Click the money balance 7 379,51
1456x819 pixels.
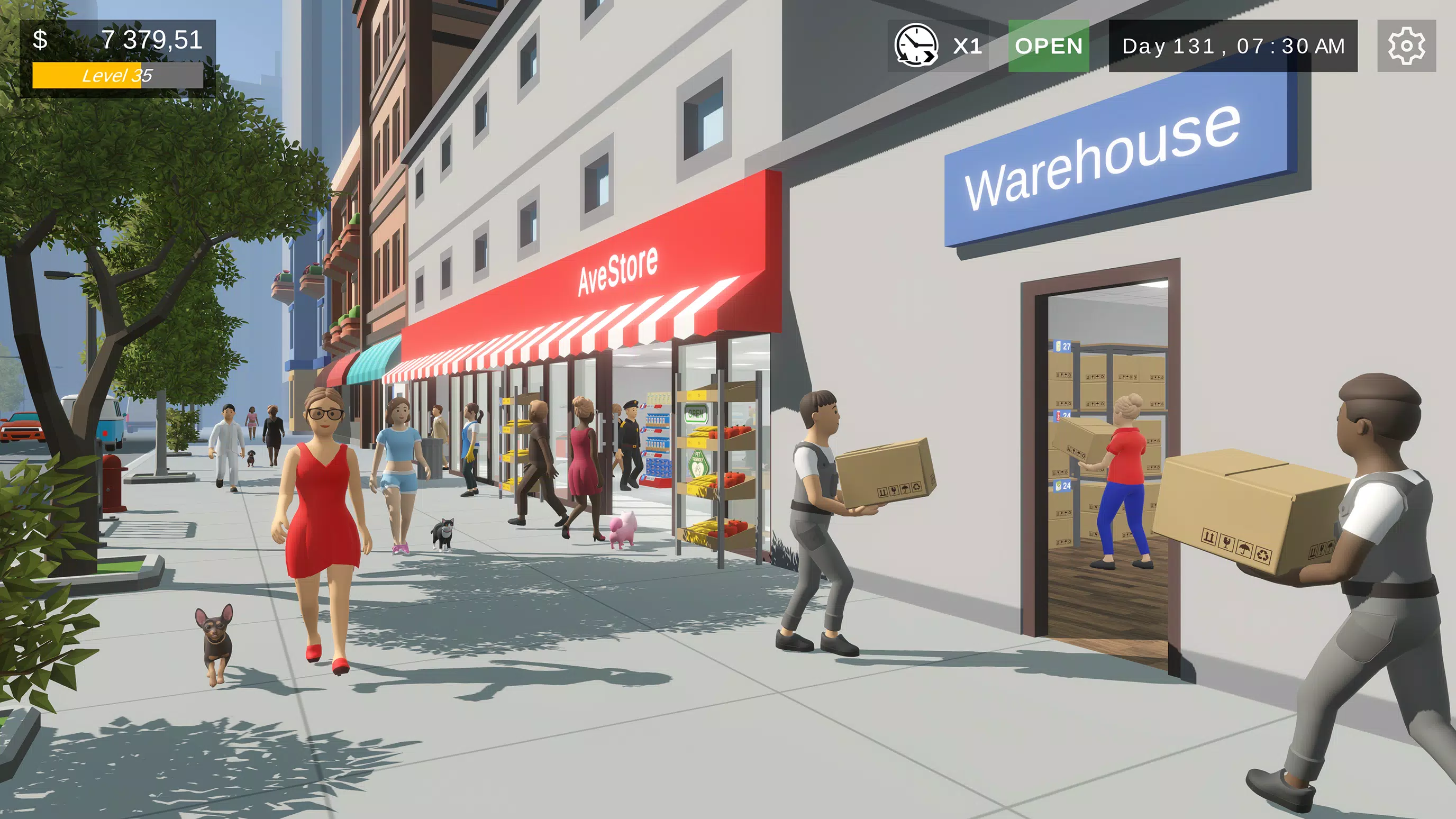click(x=150, y=40)
